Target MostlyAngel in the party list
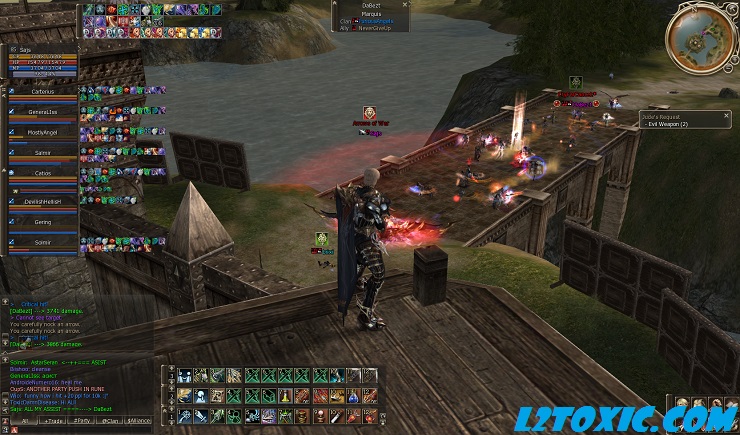 (42, 134)
